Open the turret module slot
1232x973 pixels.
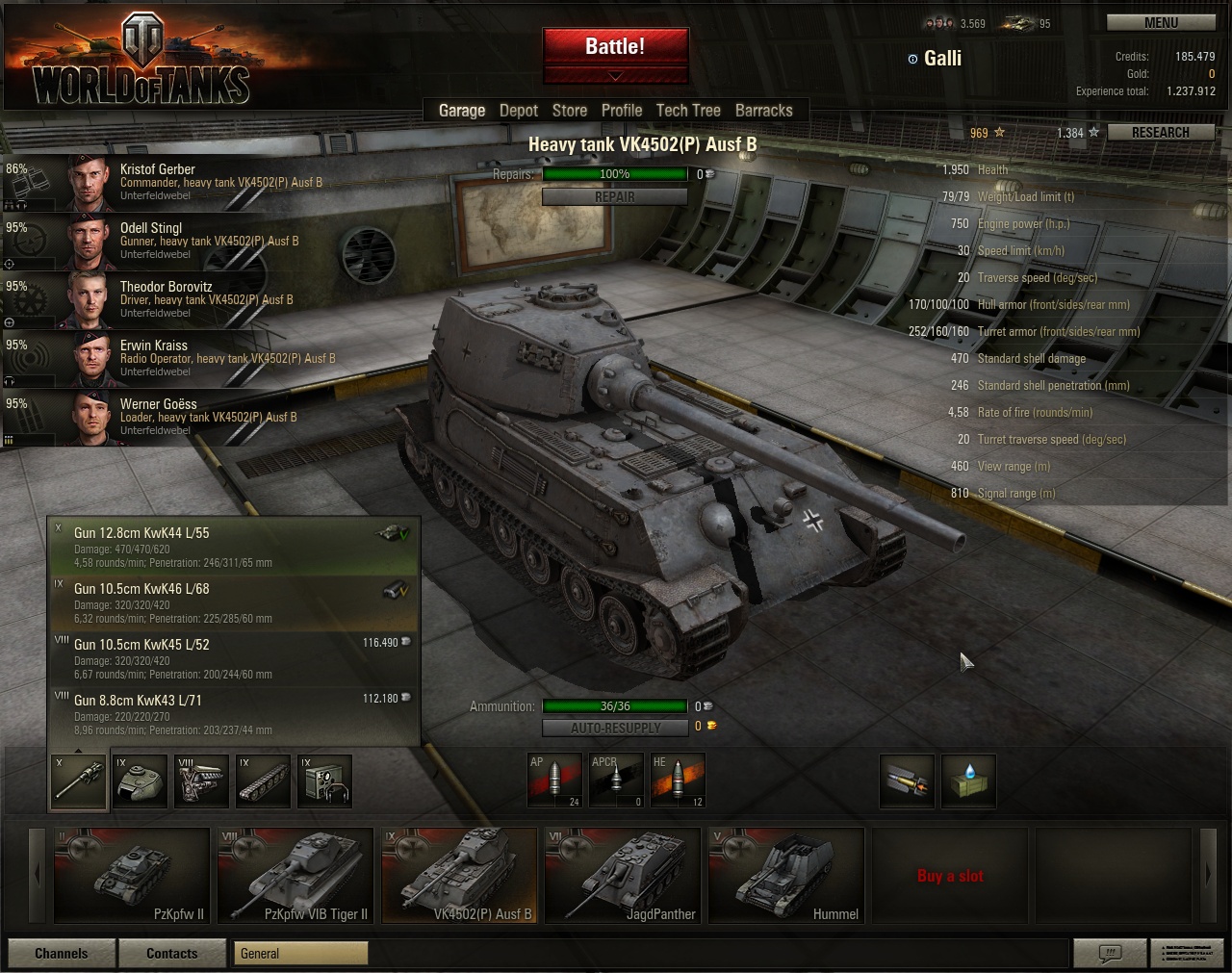[x=140, y=781]
